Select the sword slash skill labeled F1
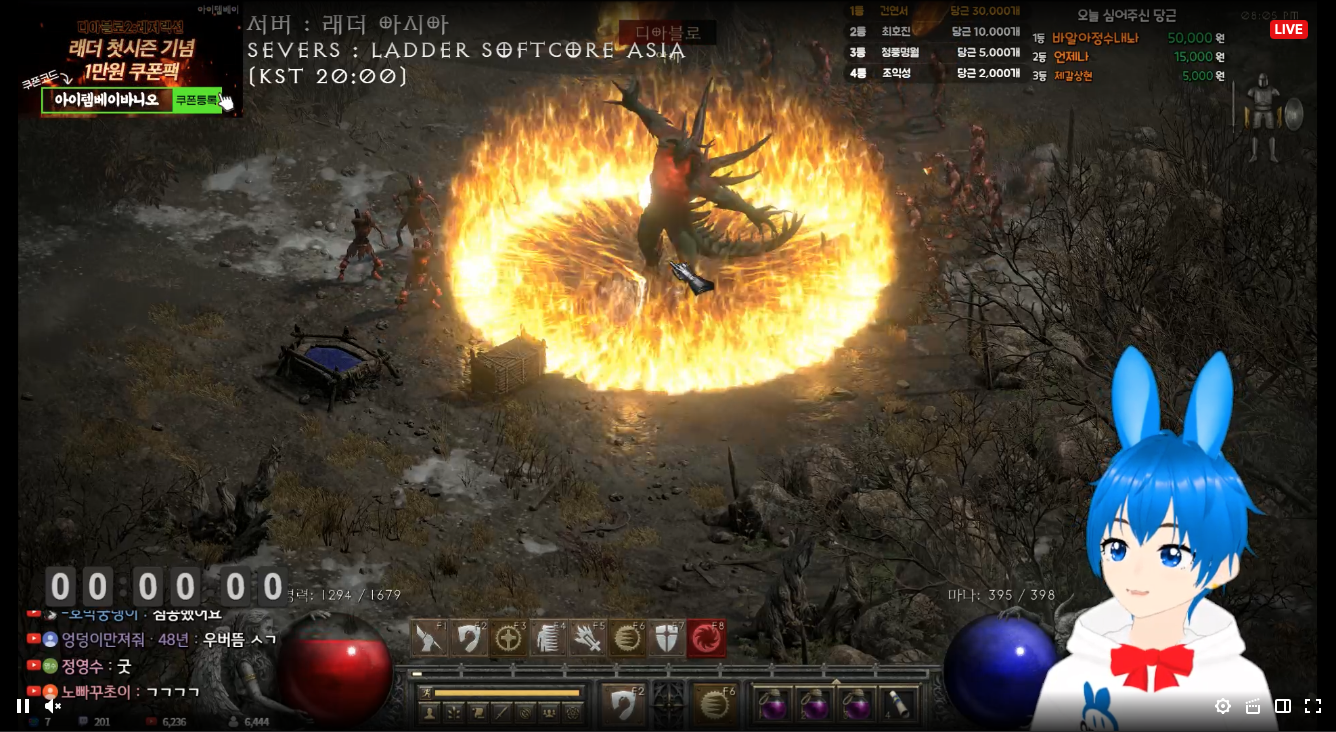This screenshot has height=732, width=1336. point(430,638)
